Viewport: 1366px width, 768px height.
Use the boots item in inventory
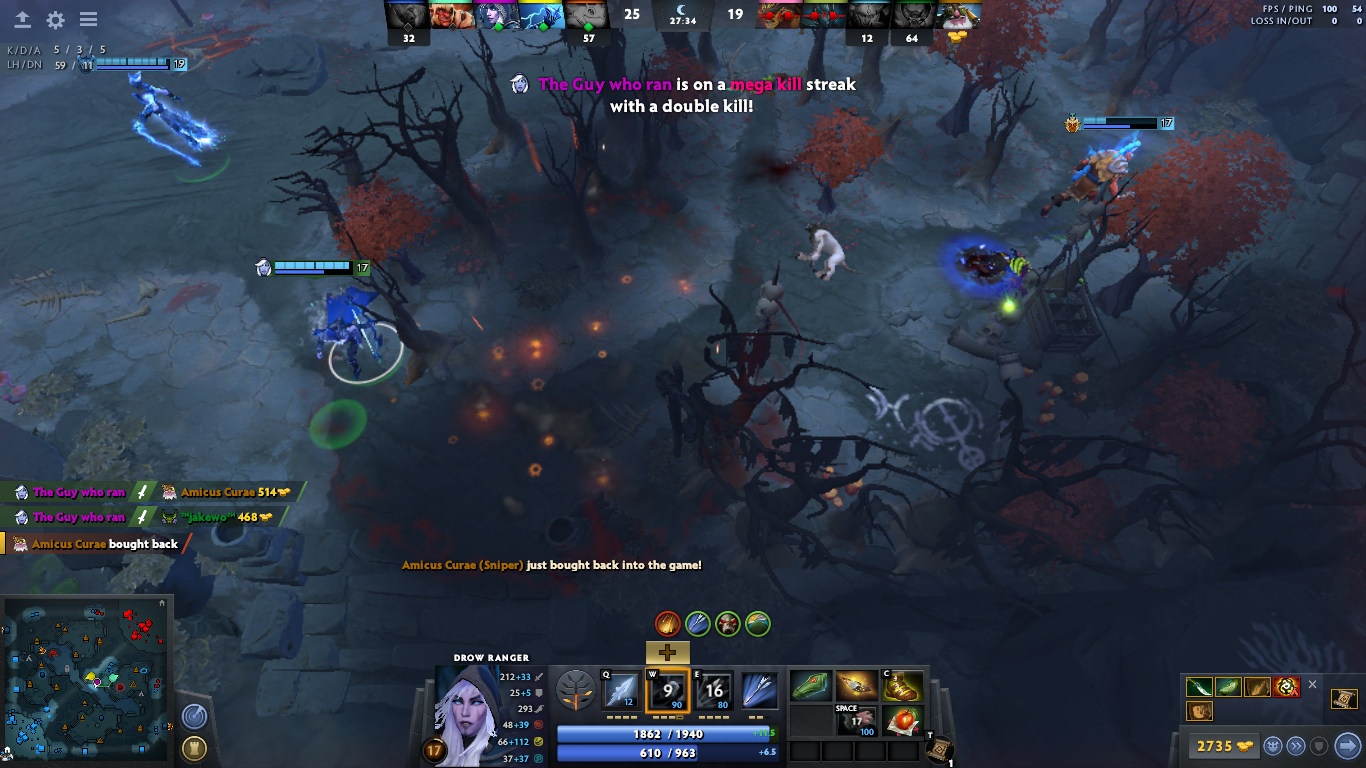coord(903,686)
